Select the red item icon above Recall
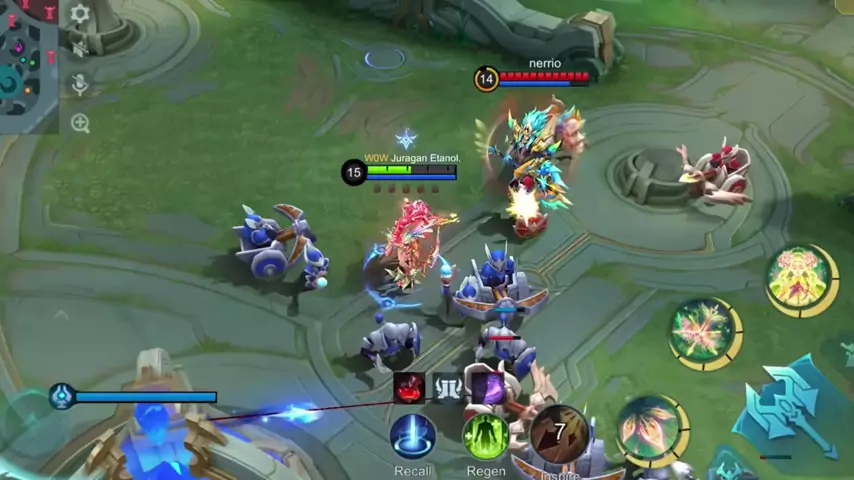Screen dimensions: 854x480 (x=409, y=387)
